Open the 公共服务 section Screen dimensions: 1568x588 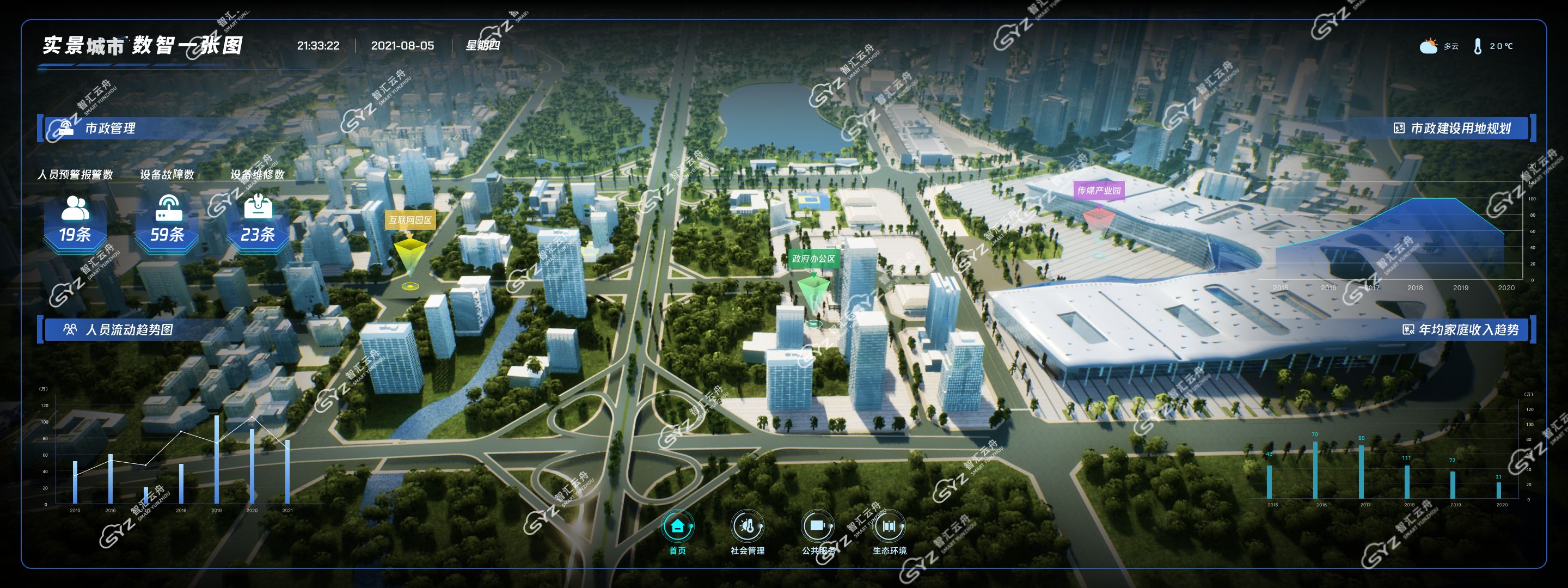coord(817,526)
